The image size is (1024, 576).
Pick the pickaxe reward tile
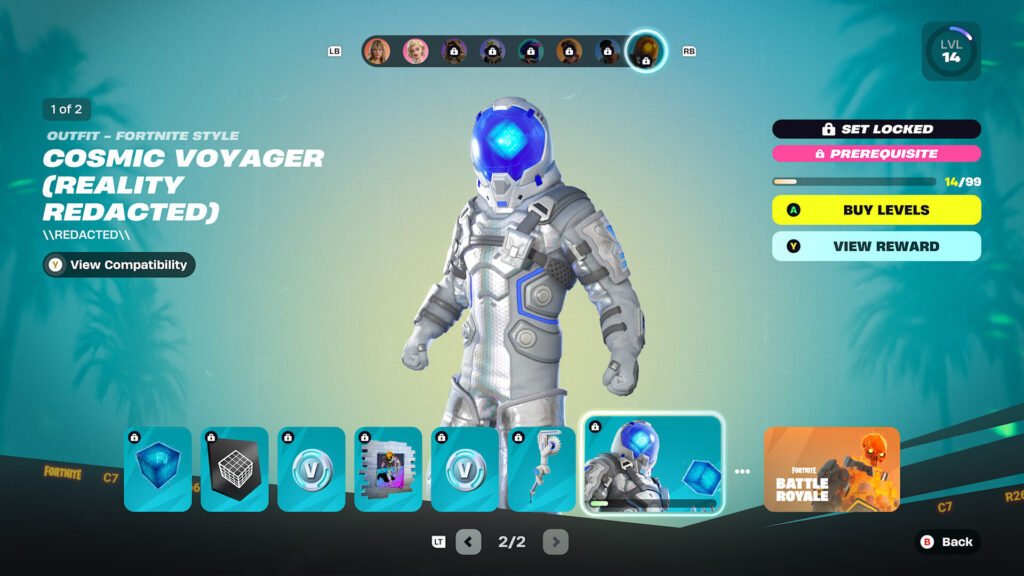pyautogui.click(x=542, y=469)
